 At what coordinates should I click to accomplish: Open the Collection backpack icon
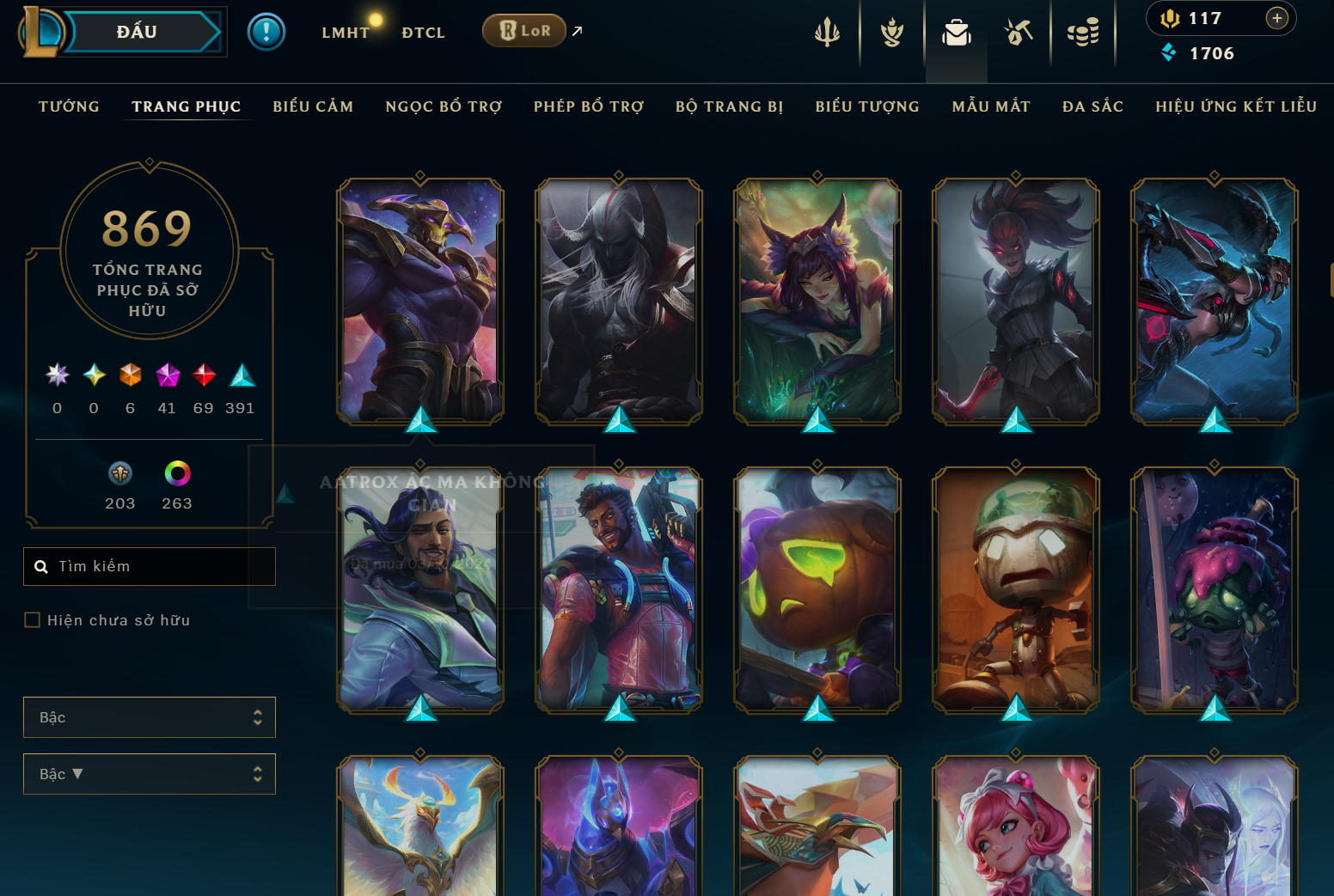[957, 32]
